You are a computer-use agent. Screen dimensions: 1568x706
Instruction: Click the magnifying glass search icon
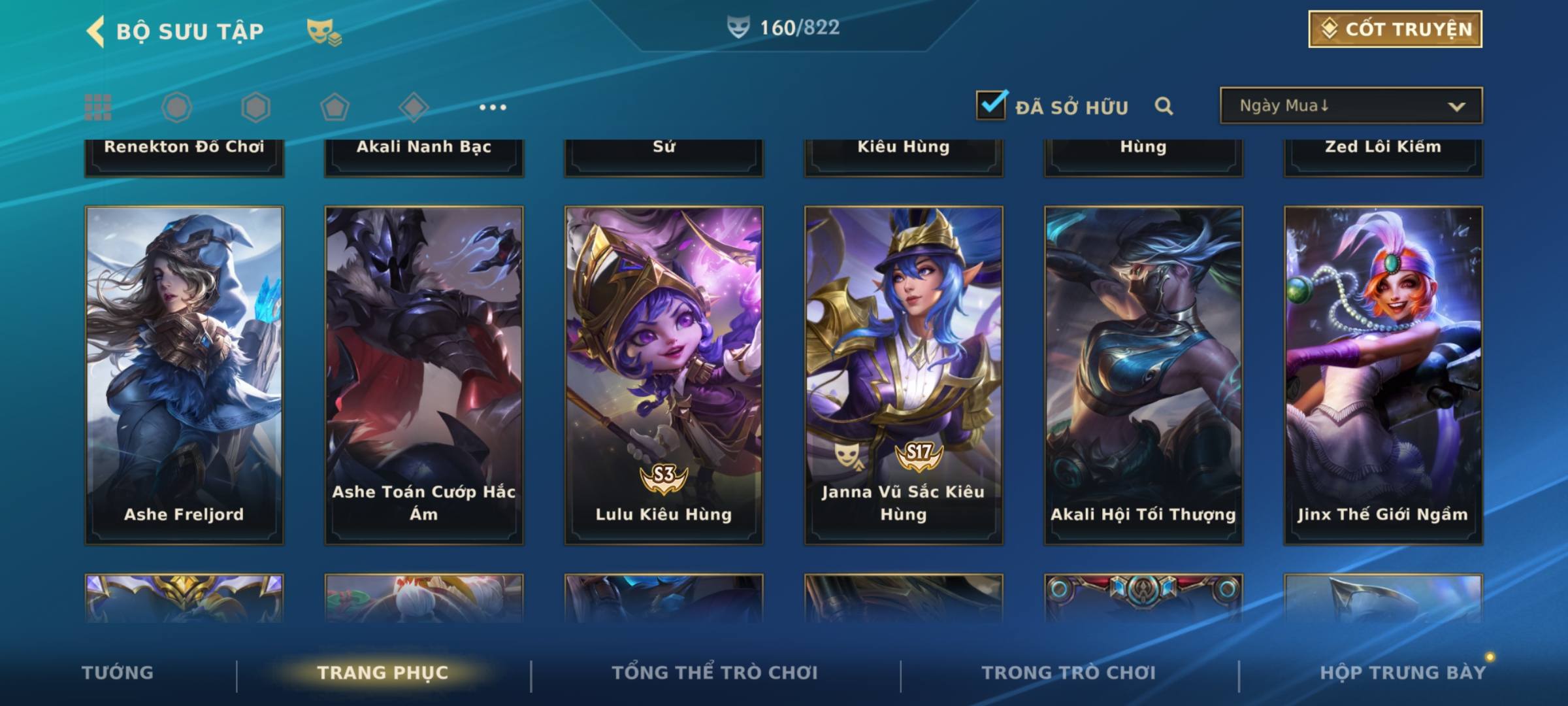[x=1164, y=106]
